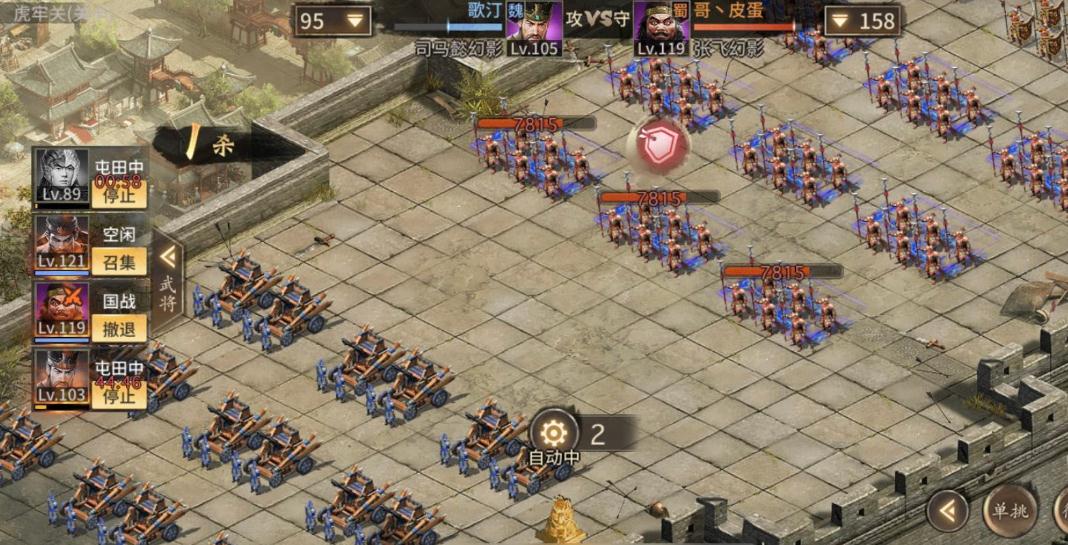
Task: Toggle the auto-battle gear button
Action: click(x=555, y=433)
